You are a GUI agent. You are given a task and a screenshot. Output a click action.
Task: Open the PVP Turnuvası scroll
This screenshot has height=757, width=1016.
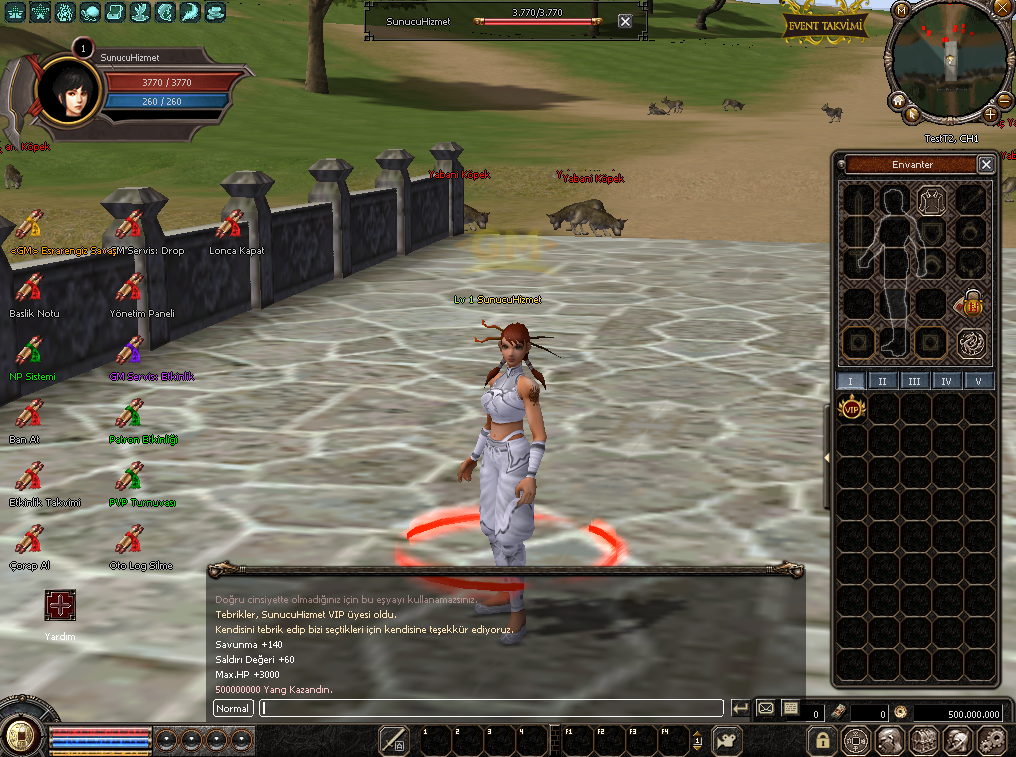(x=130, y=477)
